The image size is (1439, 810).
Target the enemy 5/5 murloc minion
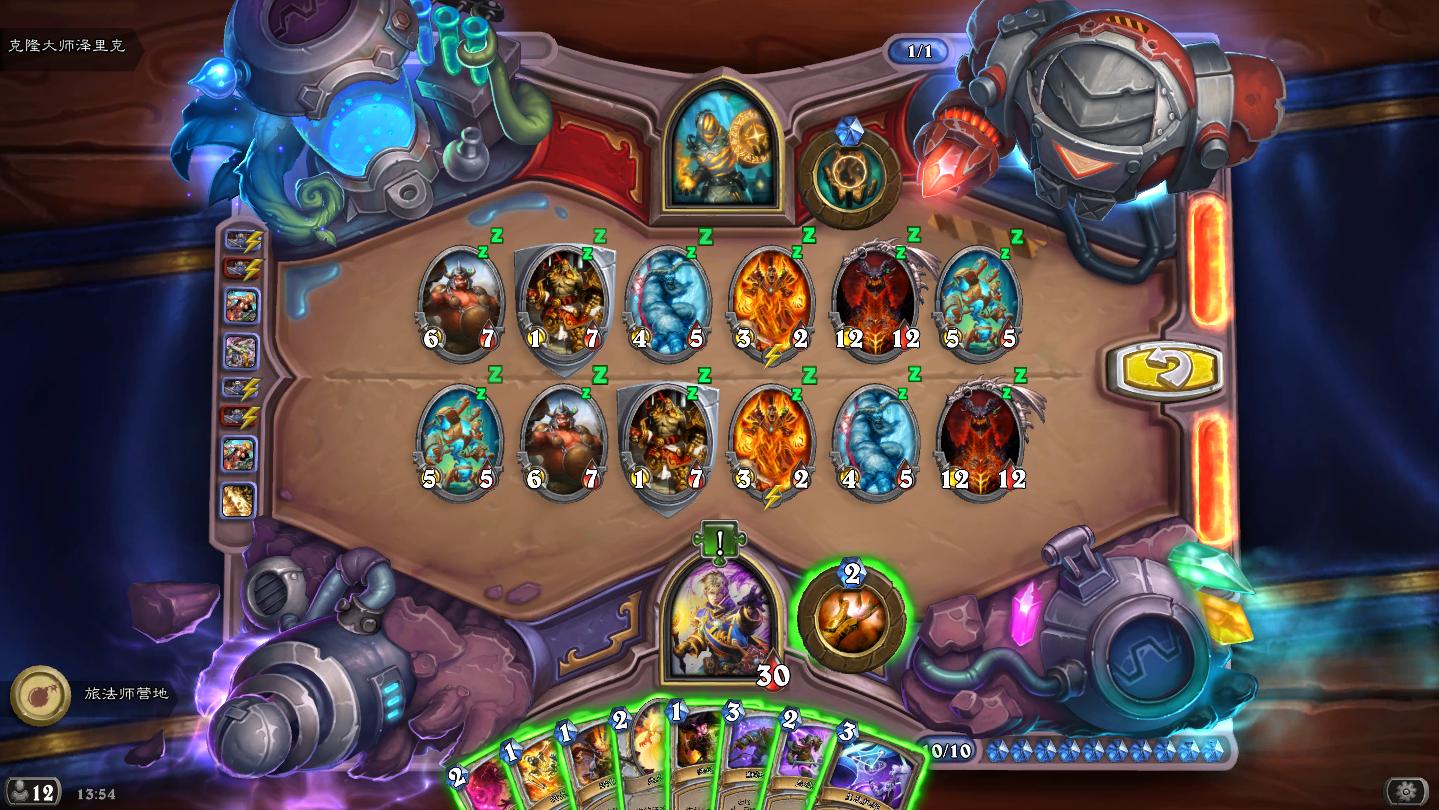point(979,299)
